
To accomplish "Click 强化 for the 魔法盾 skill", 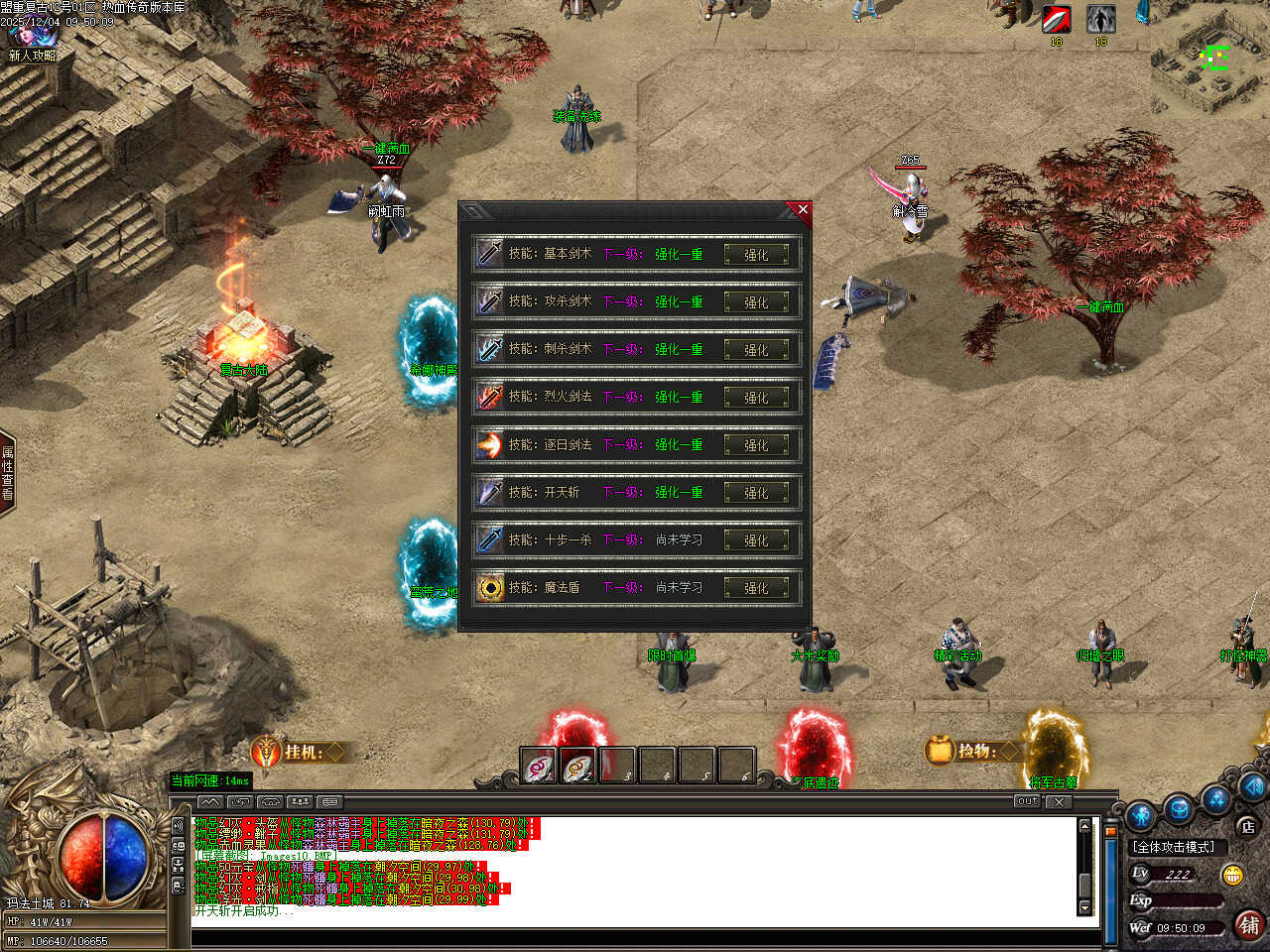I will click(756, 588).
